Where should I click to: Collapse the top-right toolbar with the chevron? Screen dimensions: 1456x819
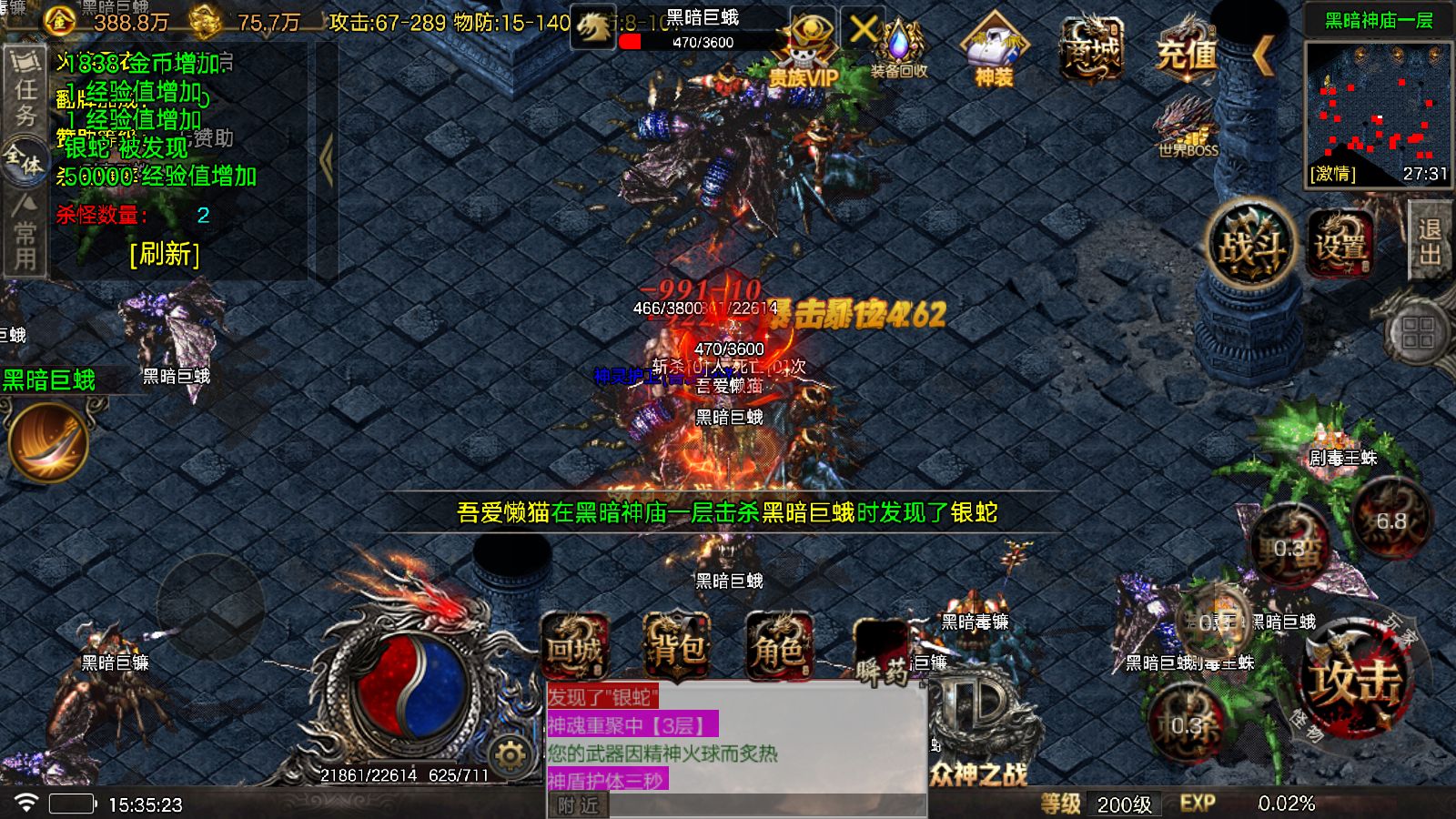point(1263,55)
